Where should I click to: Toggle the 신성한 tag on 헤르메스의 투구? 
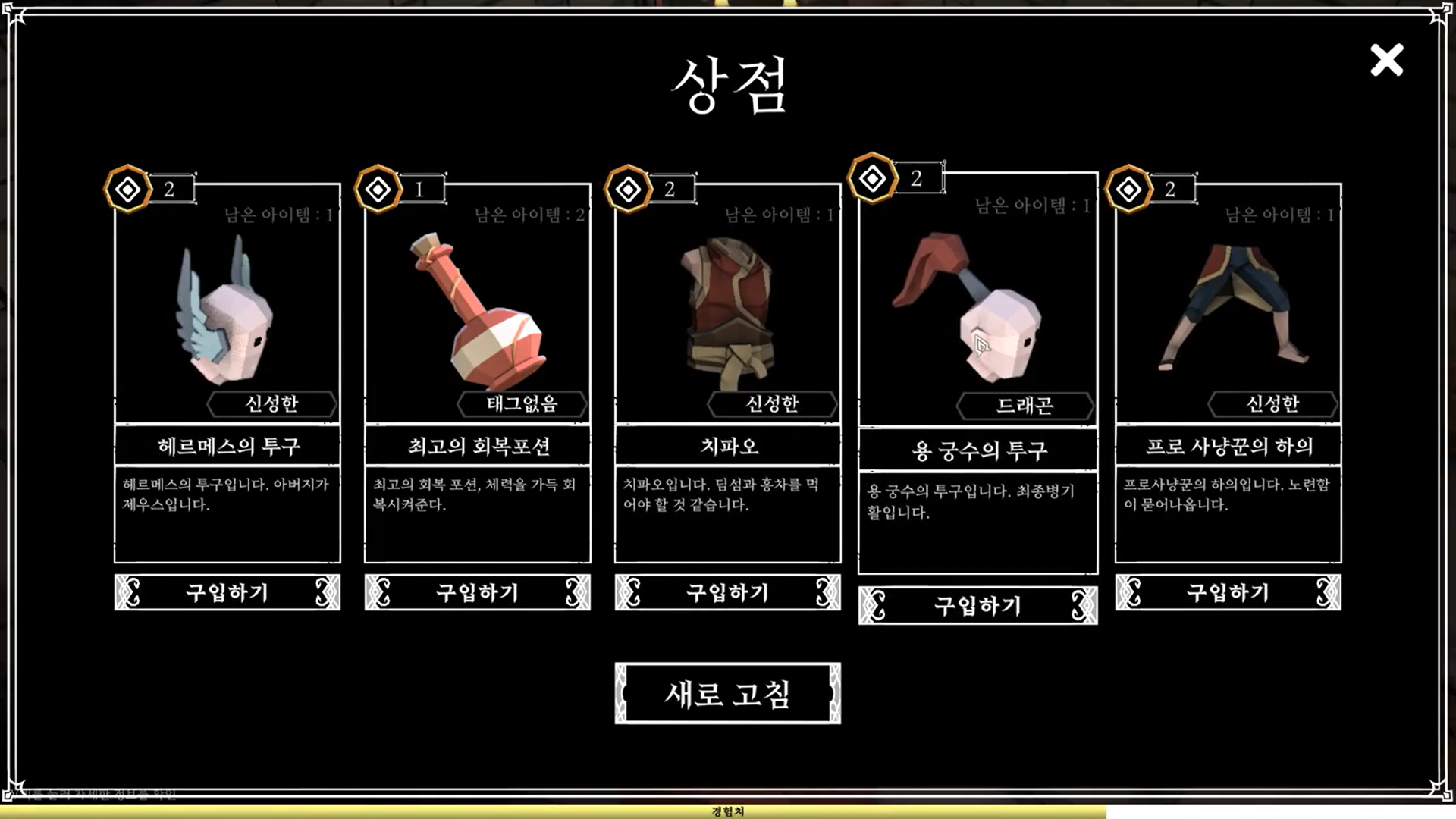[272, 403]
